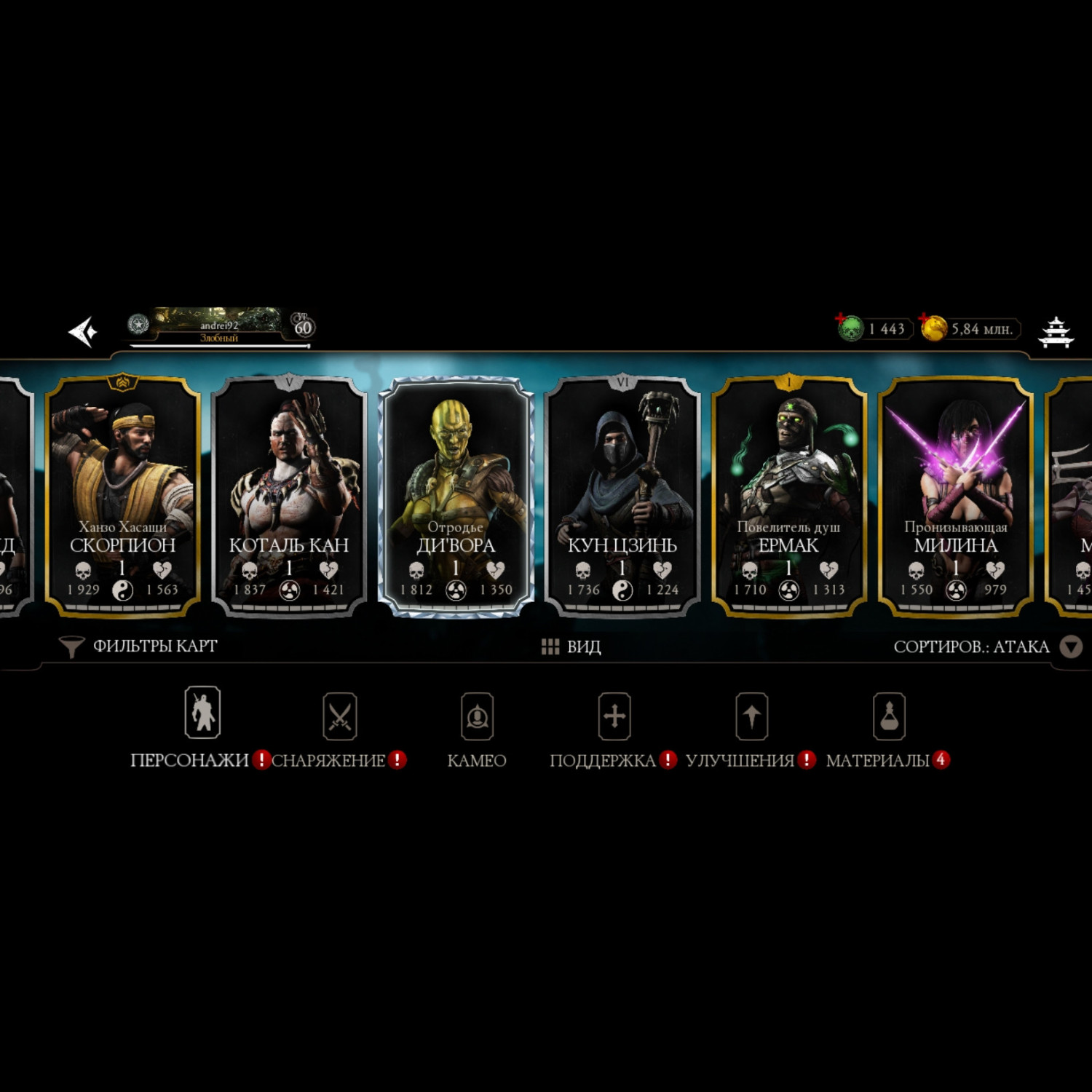Open the pagoda home icon
The height and width of the screenshot is (1092, 1092).
point(1055,332)
